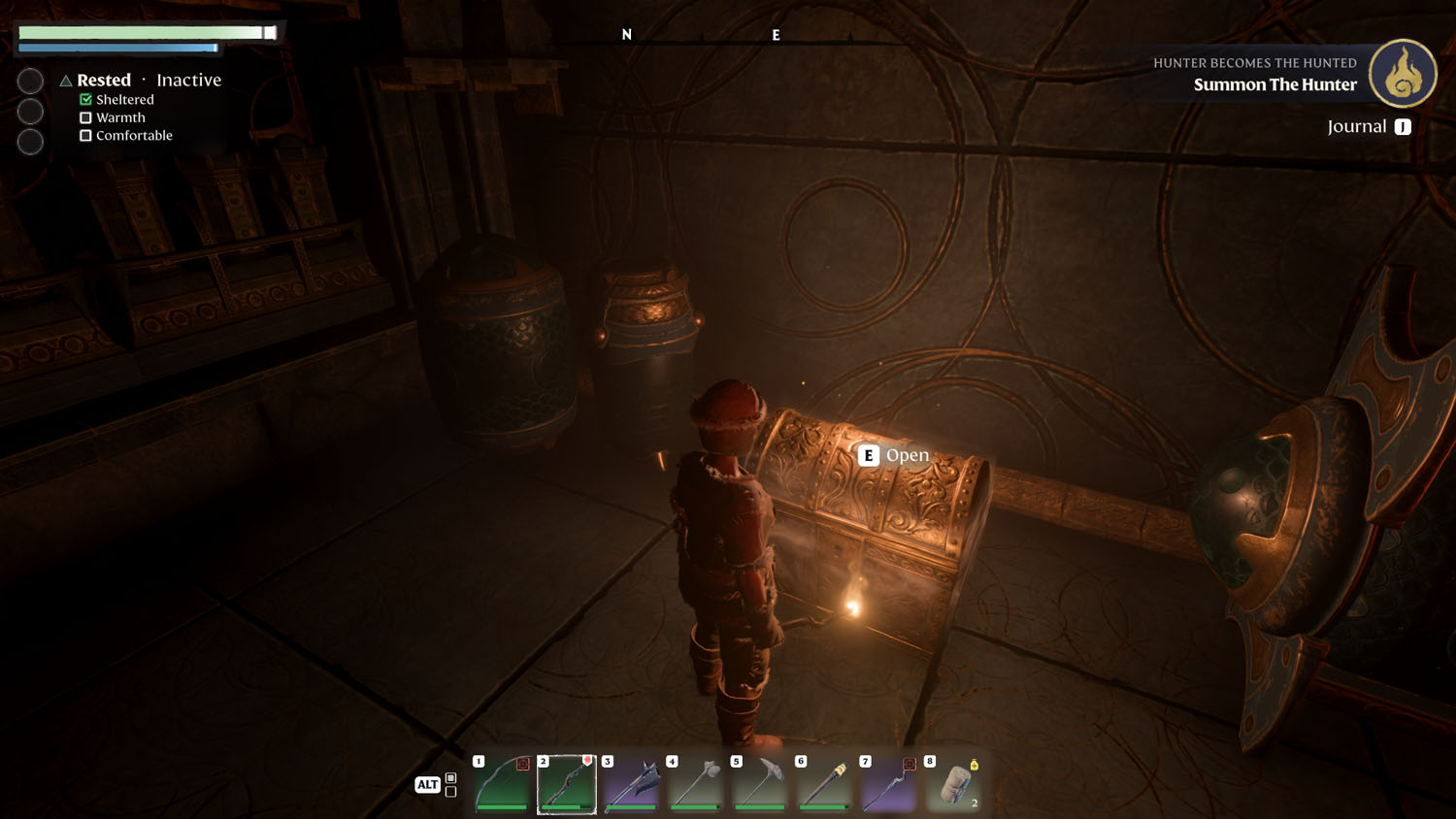The height and width of the screenshot is (819, 1456).
Task: Choose the felling axe in slot 4
Action: 696,784
